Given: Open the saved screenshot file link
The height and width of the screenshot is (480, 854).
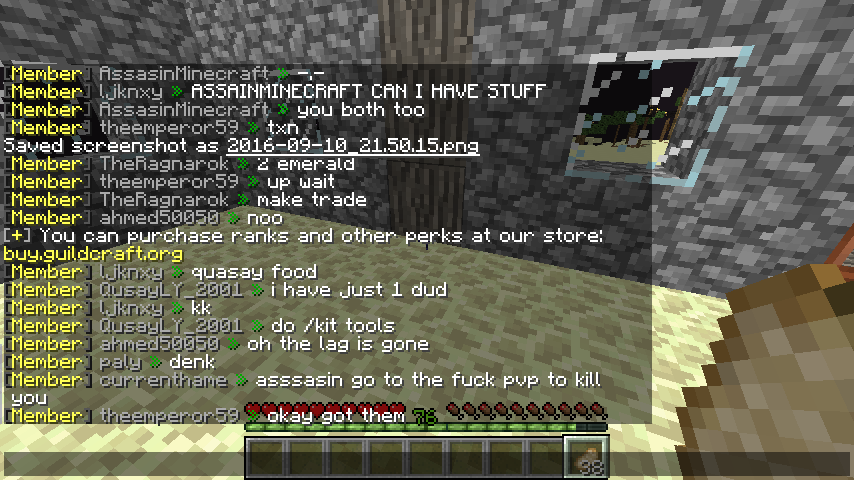Looking at the screenshot, I should pyautogui.click(x=352, y=146).
